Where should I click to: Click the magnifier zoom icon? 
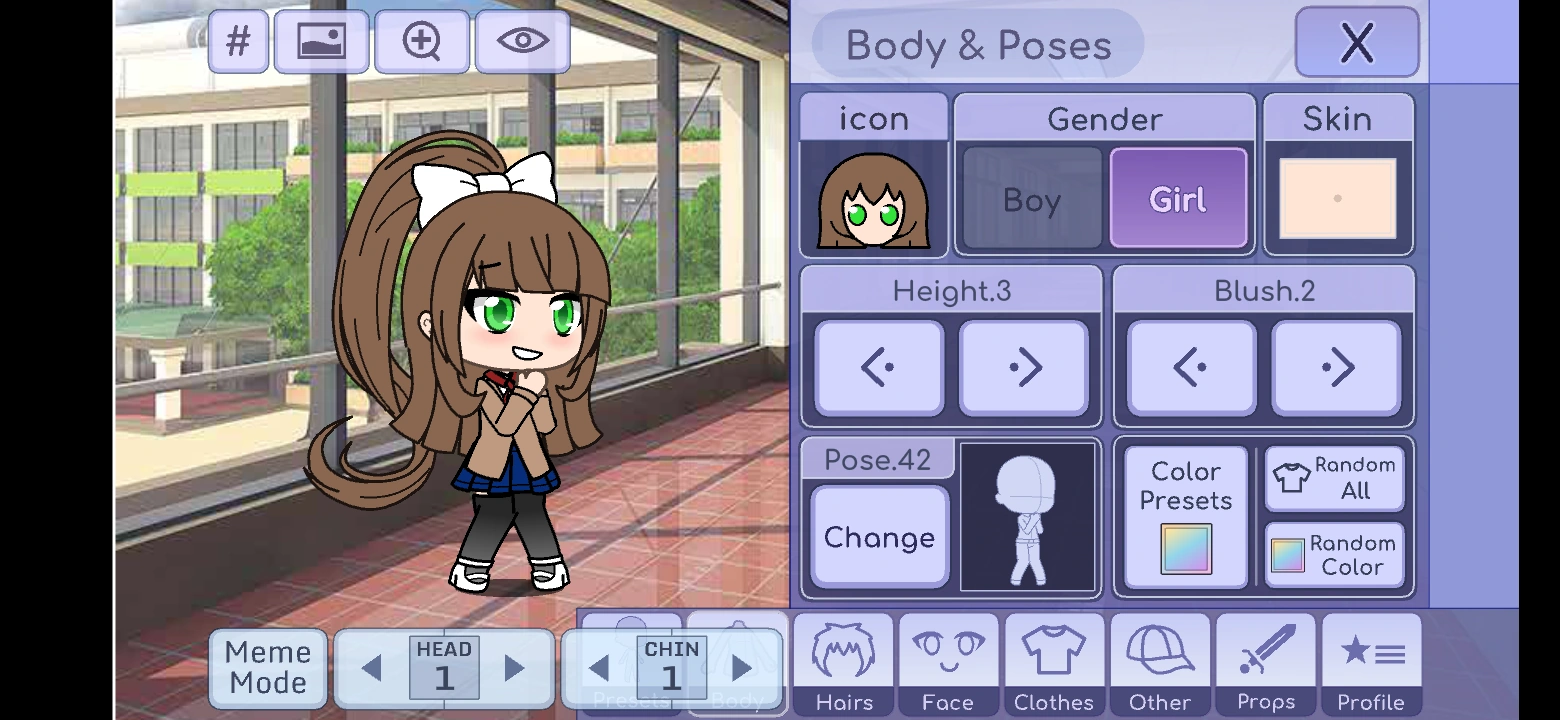pos(421,42)
